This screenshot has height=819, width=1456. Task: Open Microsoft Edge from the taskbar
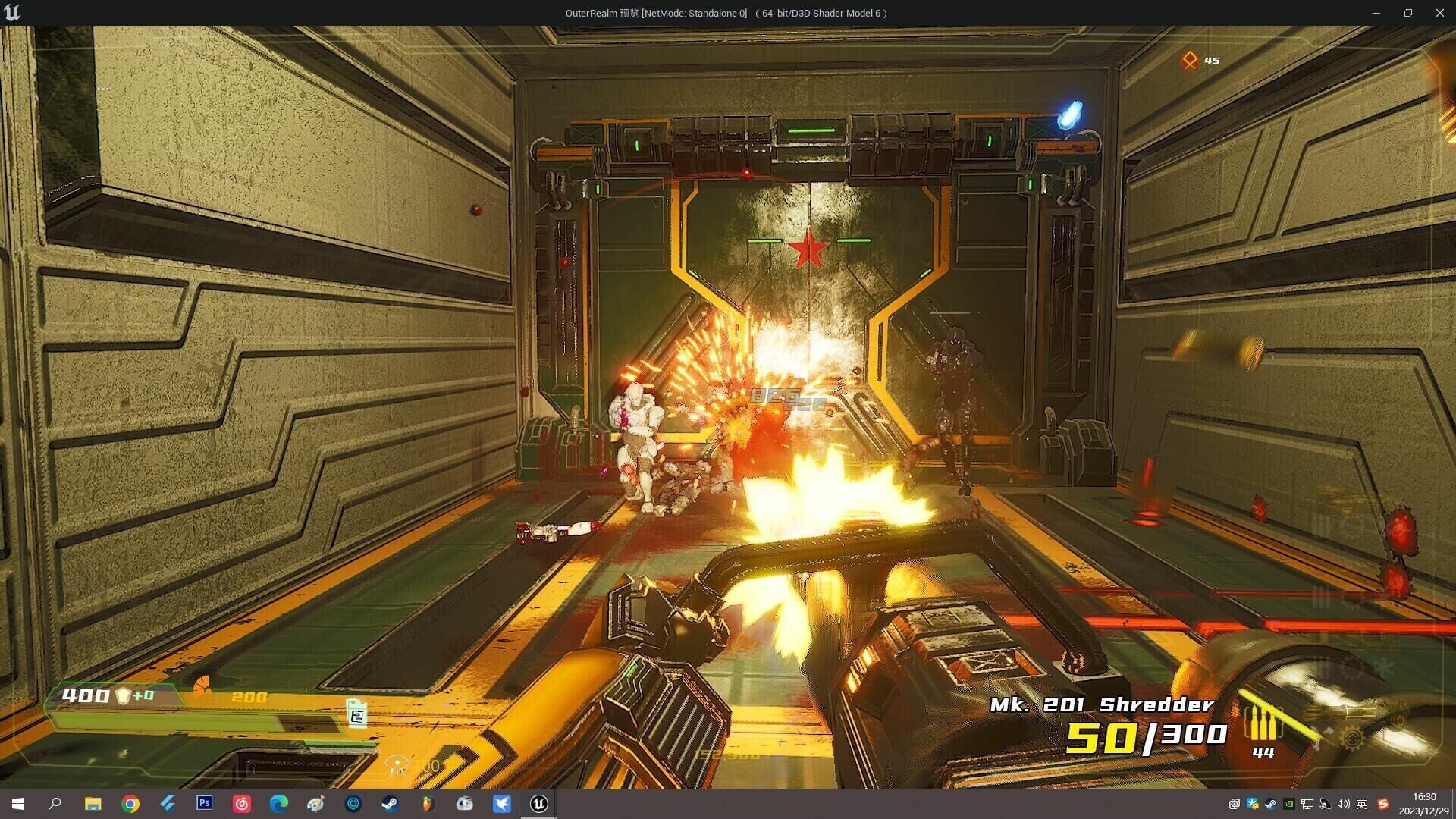pyautogui.click(x=278, y=804)
